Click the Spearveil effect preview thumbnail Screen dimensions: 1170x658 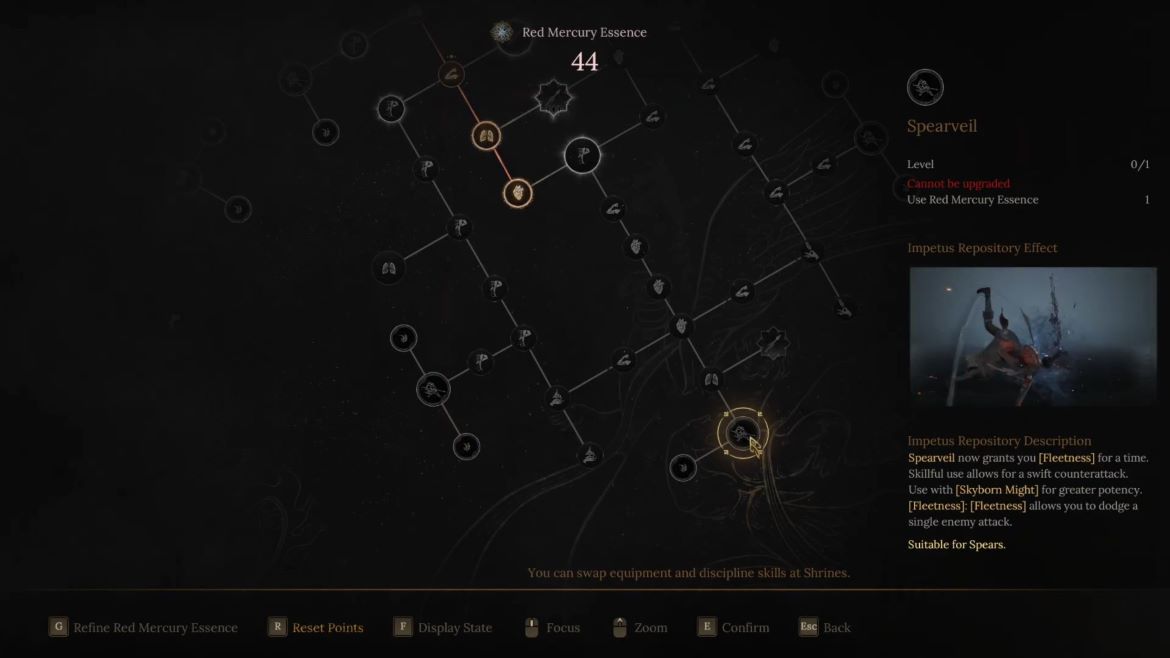(1032, 336)
